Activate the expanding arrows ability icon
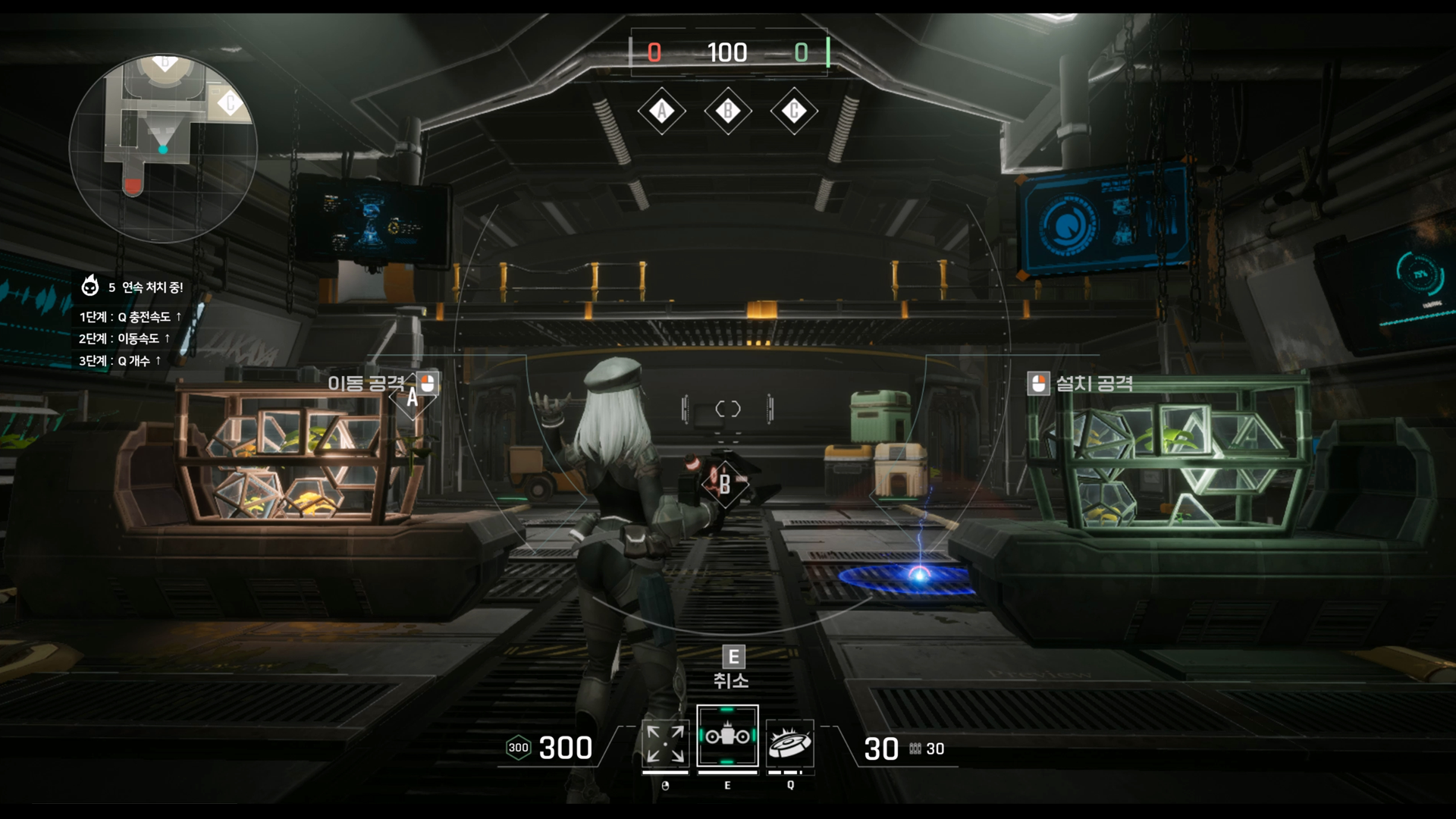The width and height of the screenshot is (1456, 819). (665, 743)
